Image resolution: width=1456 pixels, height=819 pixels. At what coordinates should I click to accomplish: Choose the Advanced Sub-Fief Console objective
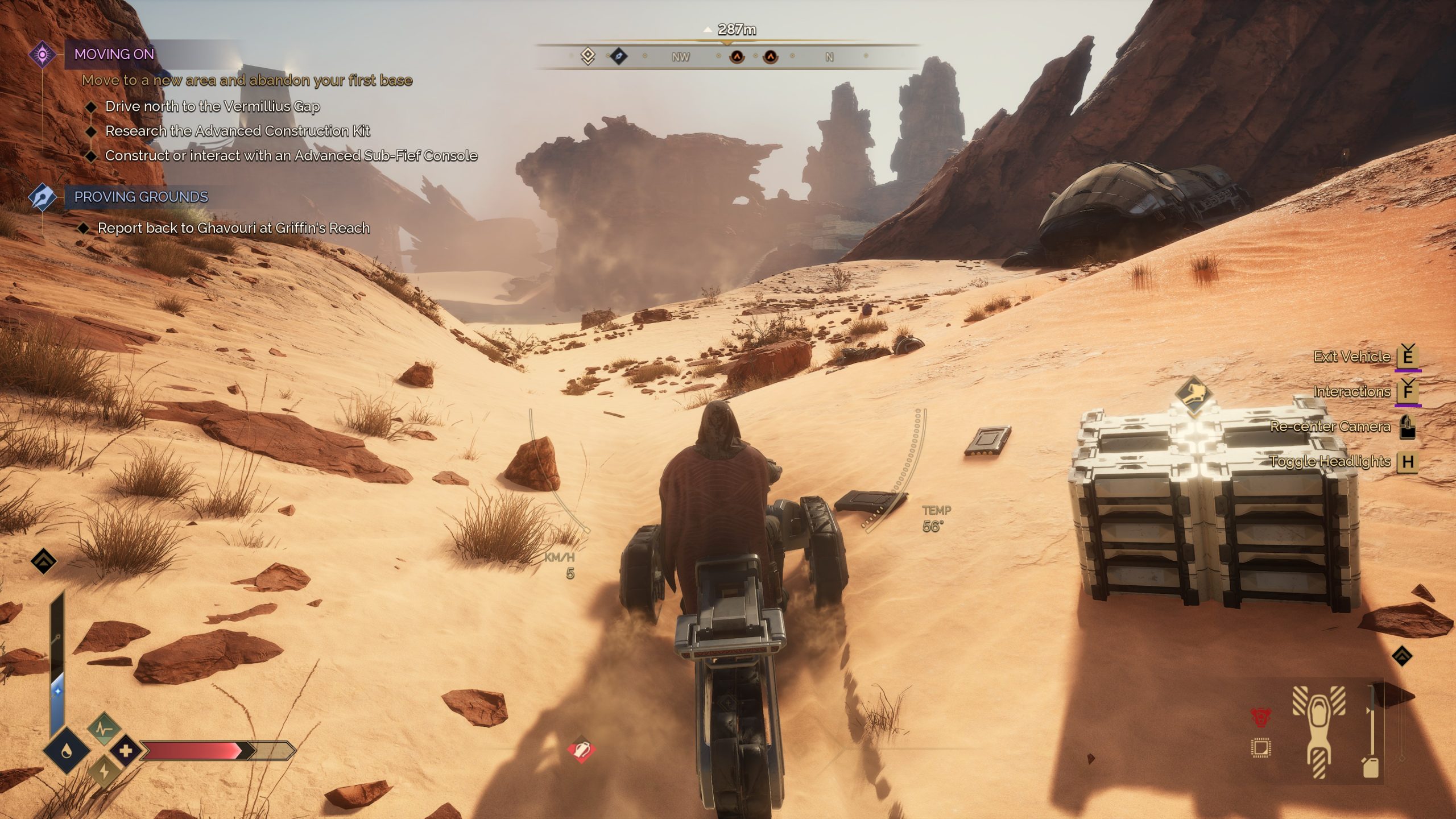[291, 156]
